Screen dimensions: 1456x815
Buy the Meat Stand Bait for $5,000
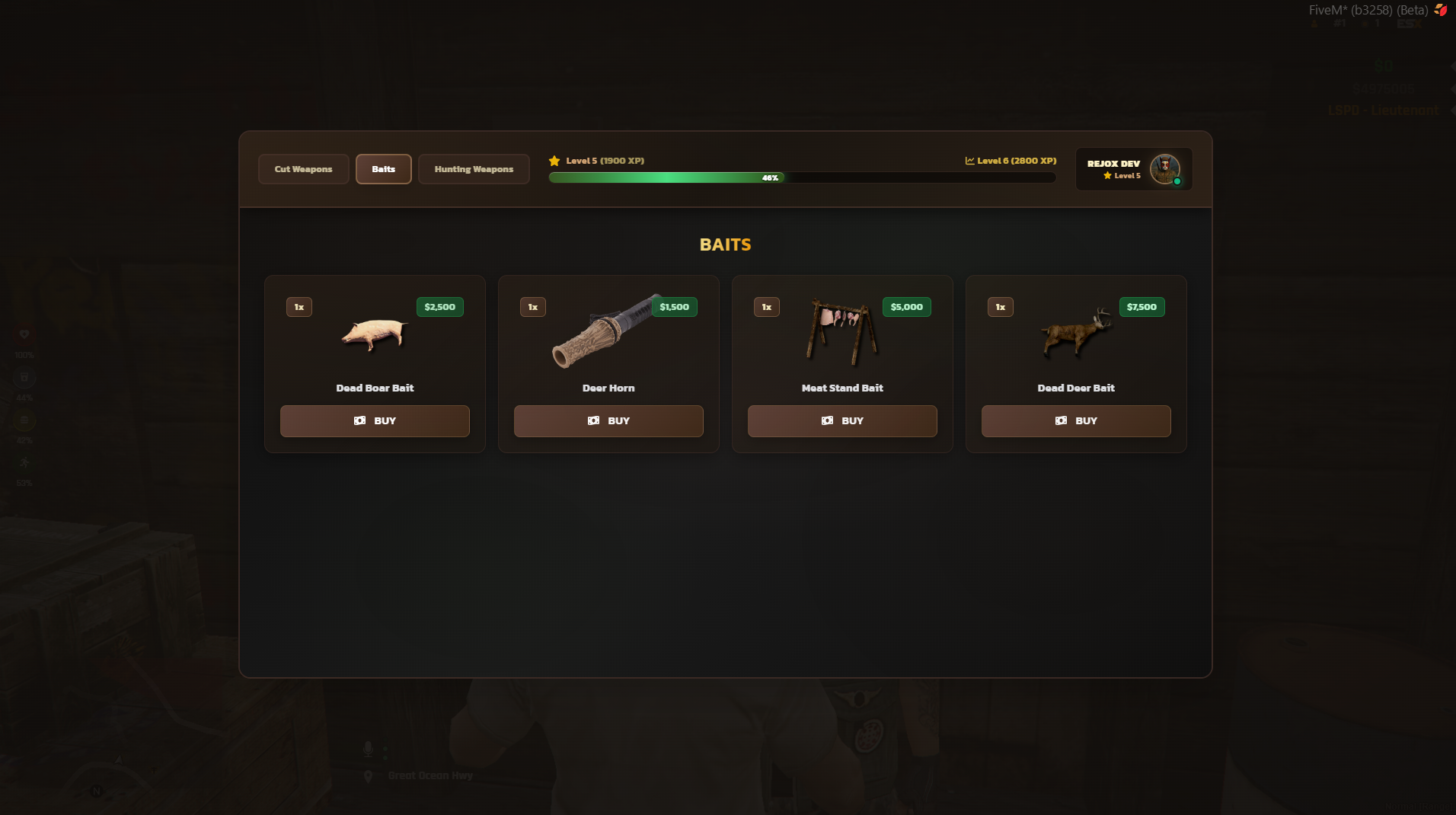842,420
